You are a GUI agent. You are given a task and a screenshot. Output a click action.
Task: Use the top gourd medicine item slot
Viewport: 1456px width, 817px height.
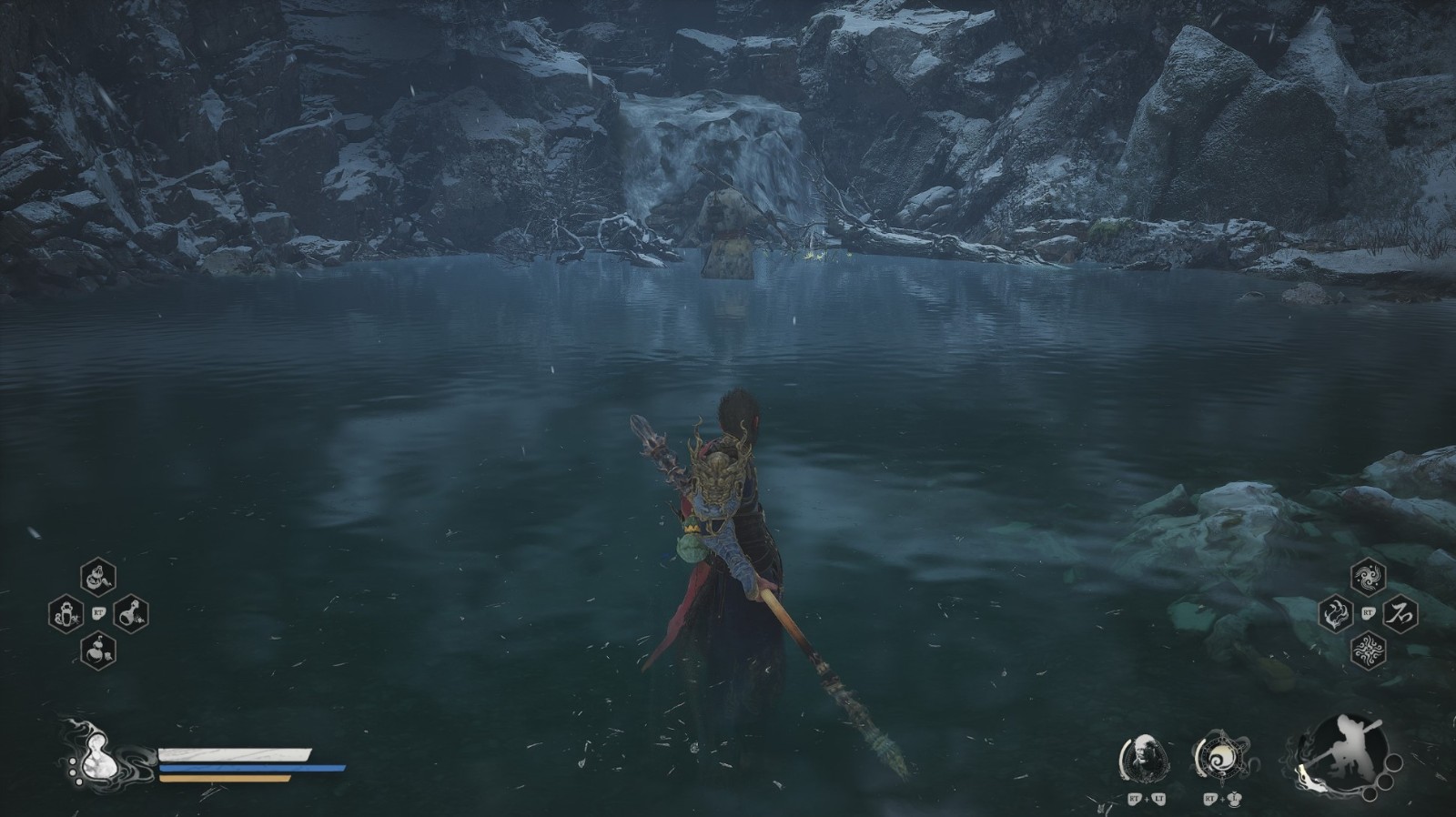[97, 577]
